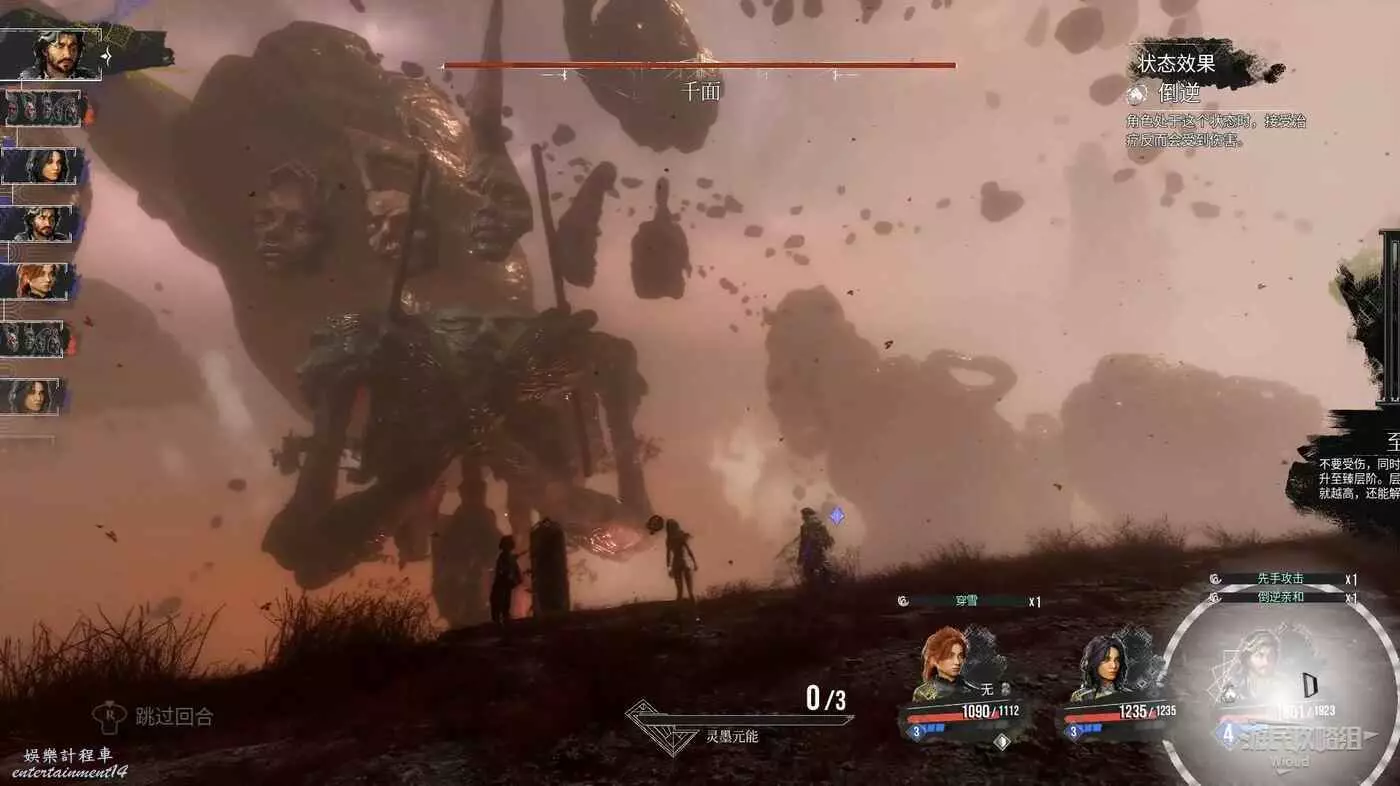Click the 倒逆亲和 buff label
Screen dimensions: 1400x786
pos(1279,597)
